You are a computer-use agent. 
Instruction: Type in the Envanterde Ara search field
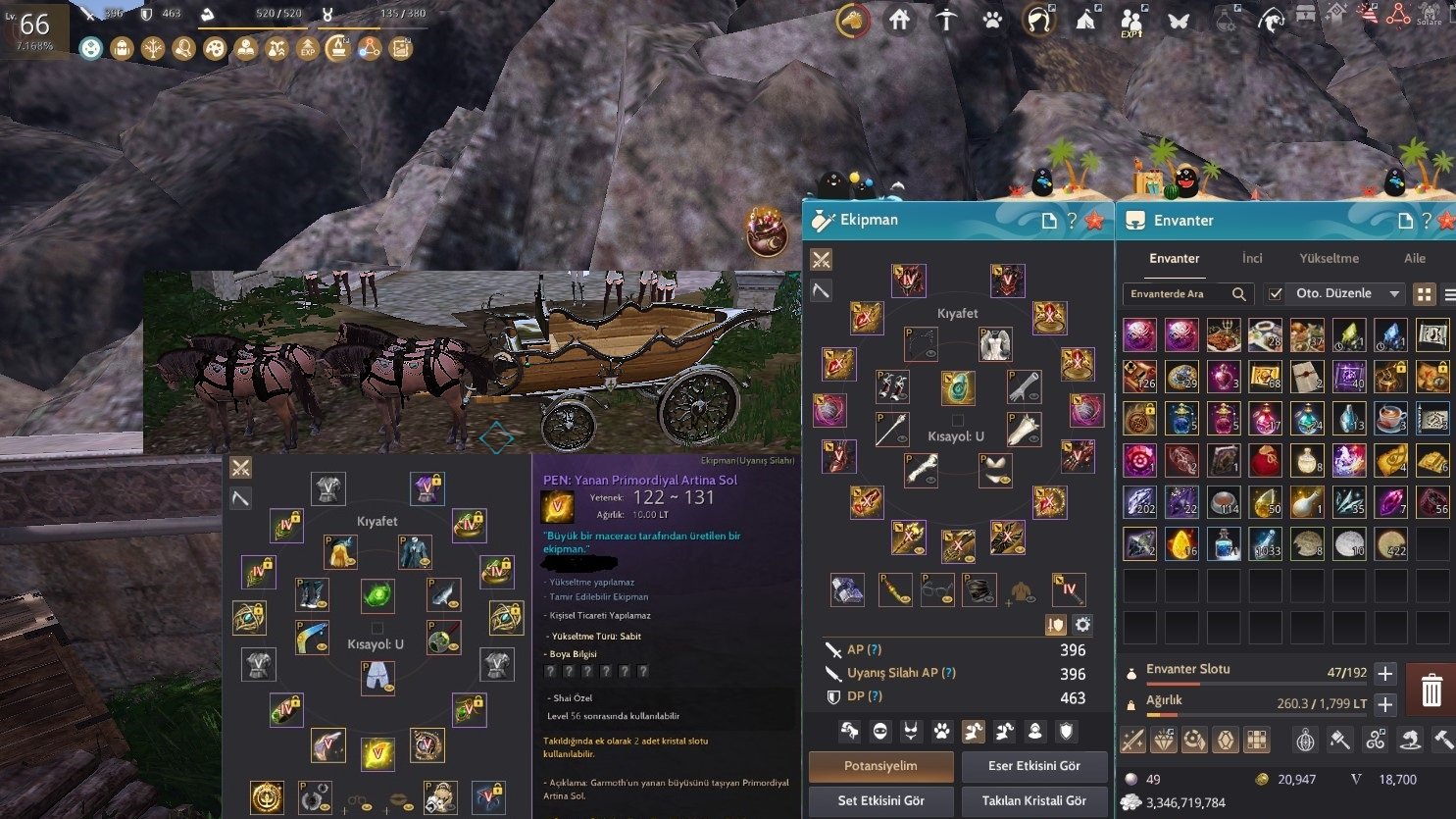[x=1177, y=294]
